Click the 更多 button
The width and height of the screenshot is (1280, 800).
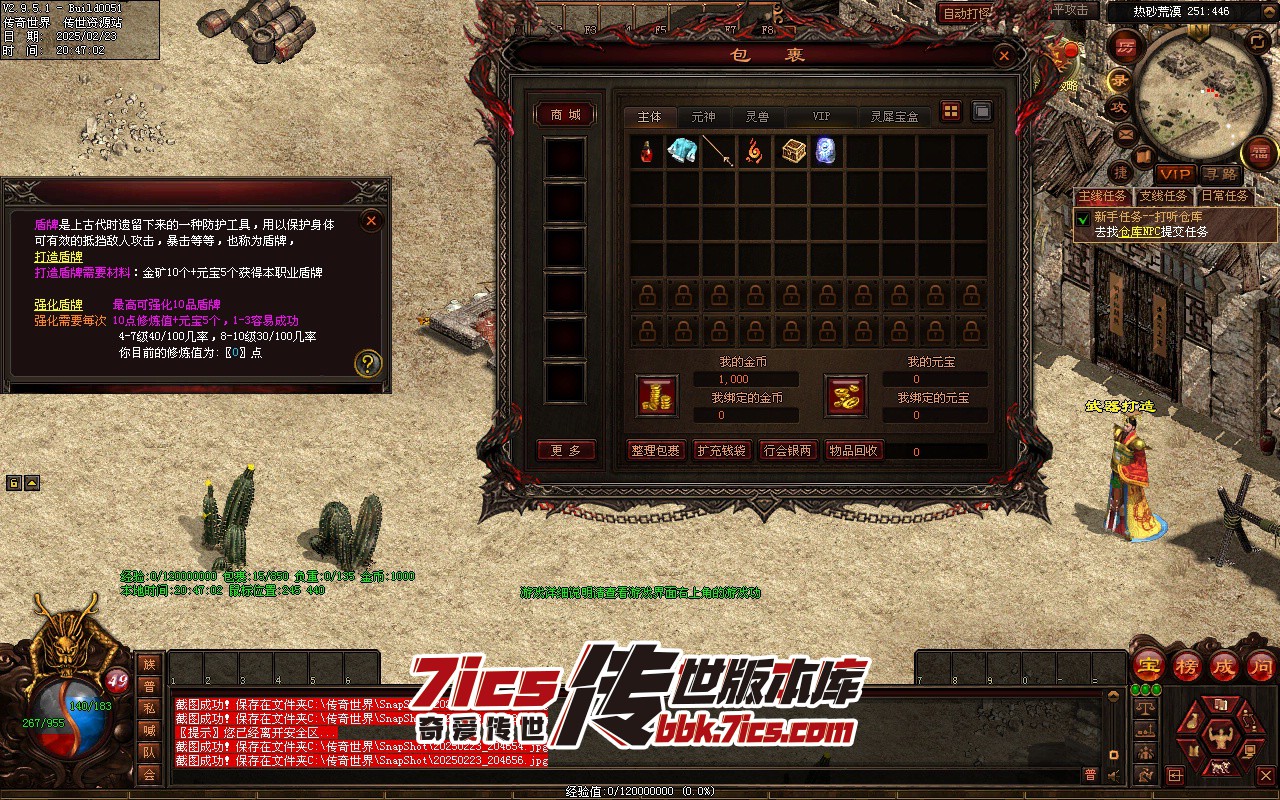click(x=565, y=451)
